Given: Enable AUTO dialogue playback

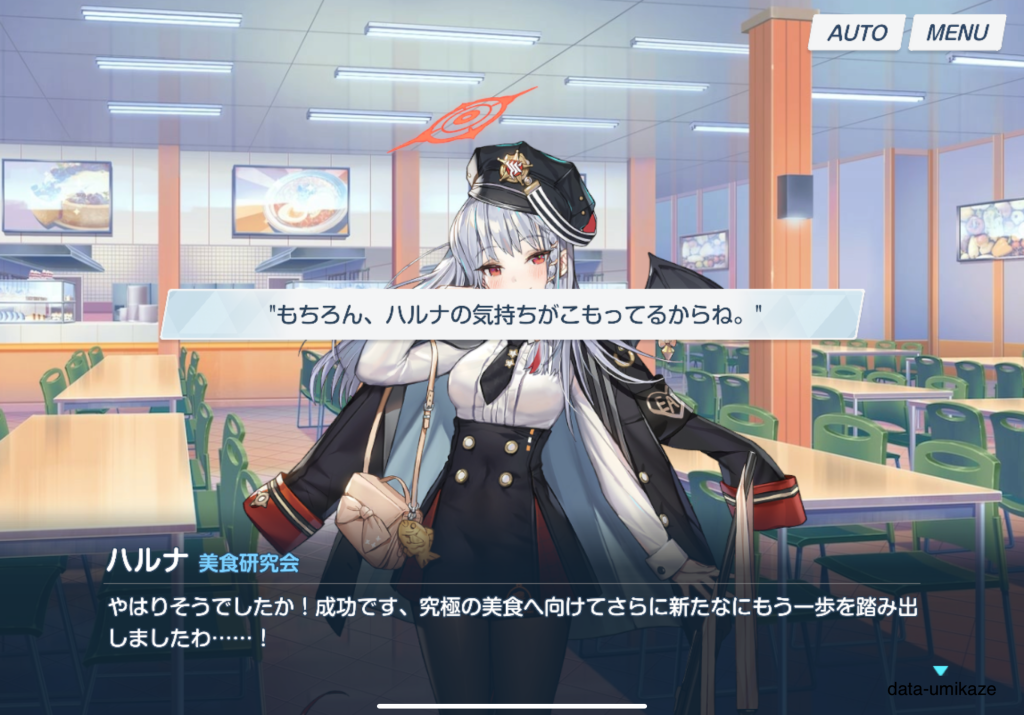Looking at the screenshot, I should (857, 33).
